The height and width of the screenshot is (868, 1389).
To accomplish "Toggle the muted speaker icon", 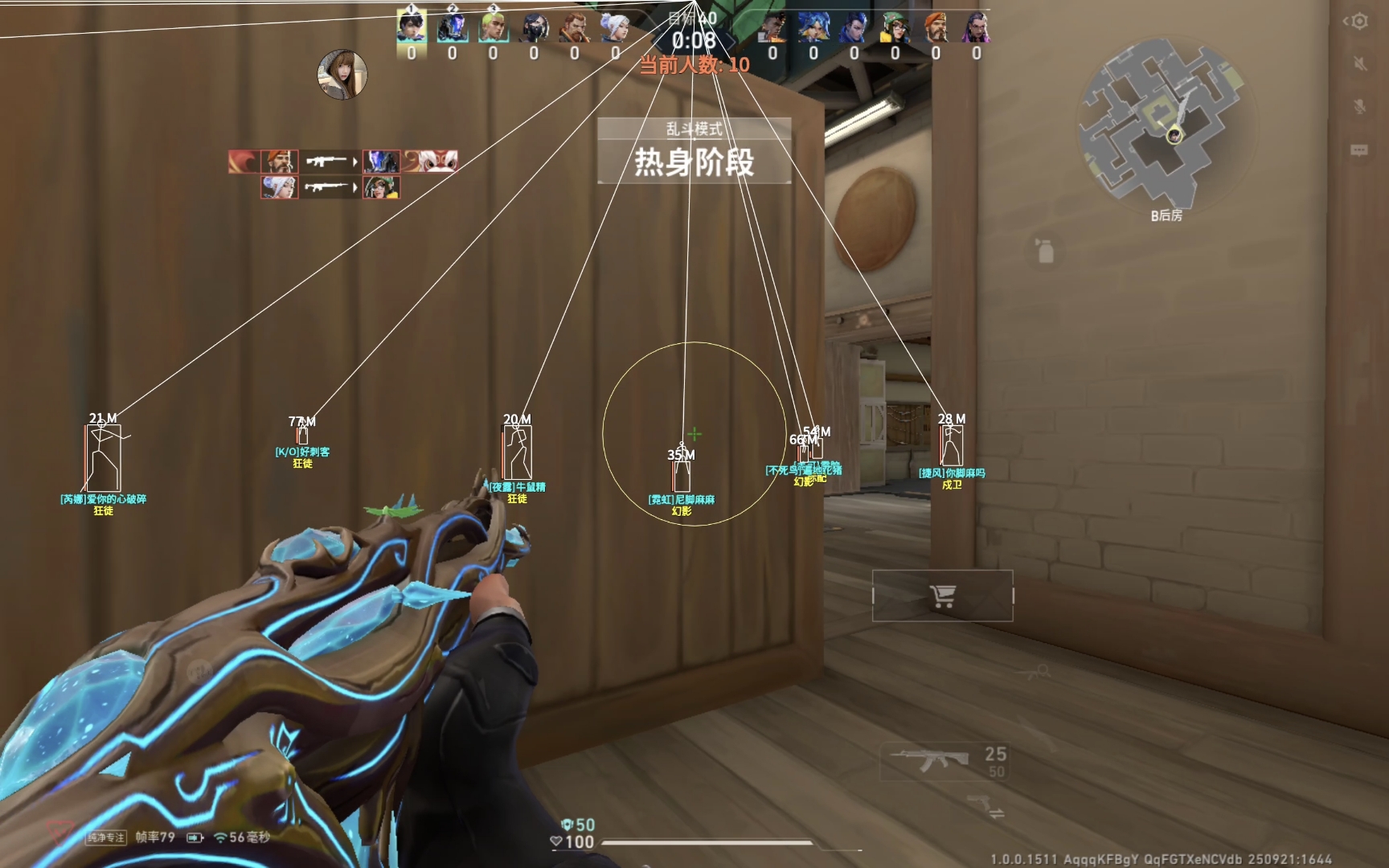I will pos(1359,63).
